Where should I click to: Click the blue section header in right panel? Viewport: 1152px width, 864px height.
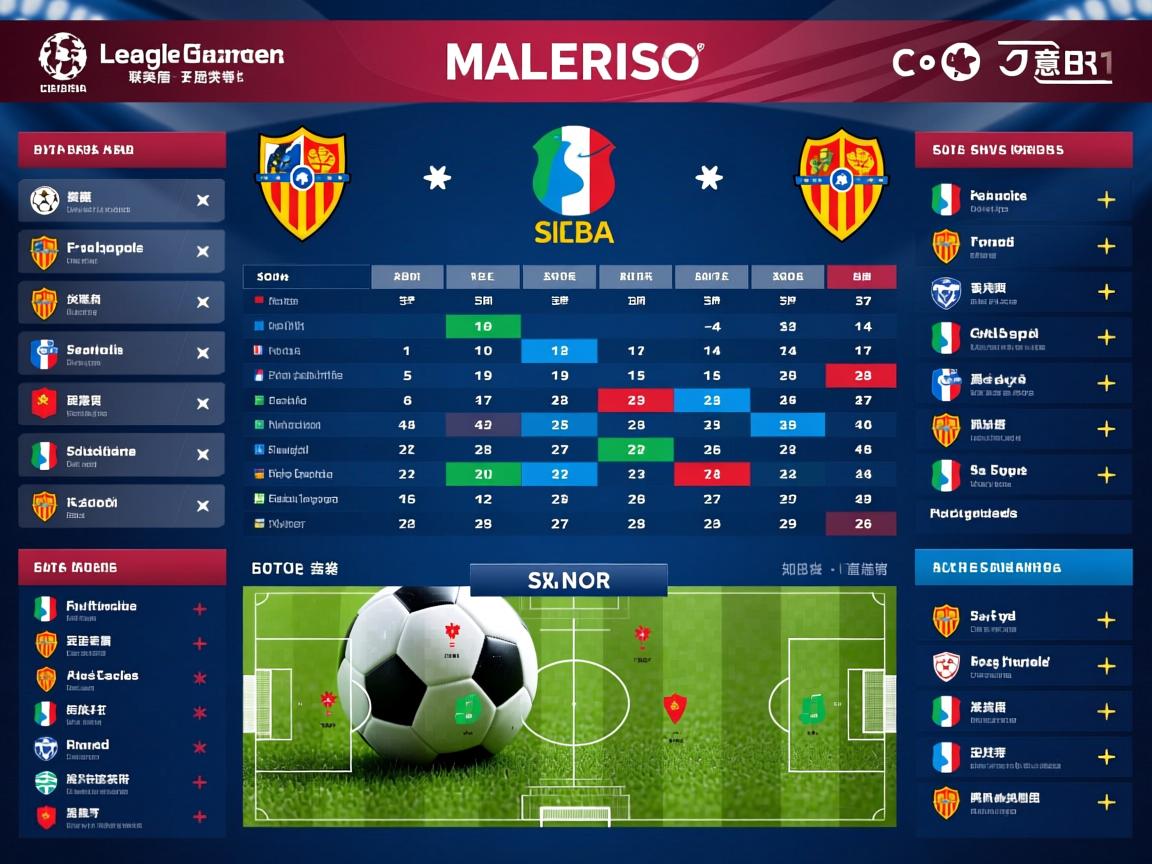pos(1023,567)
